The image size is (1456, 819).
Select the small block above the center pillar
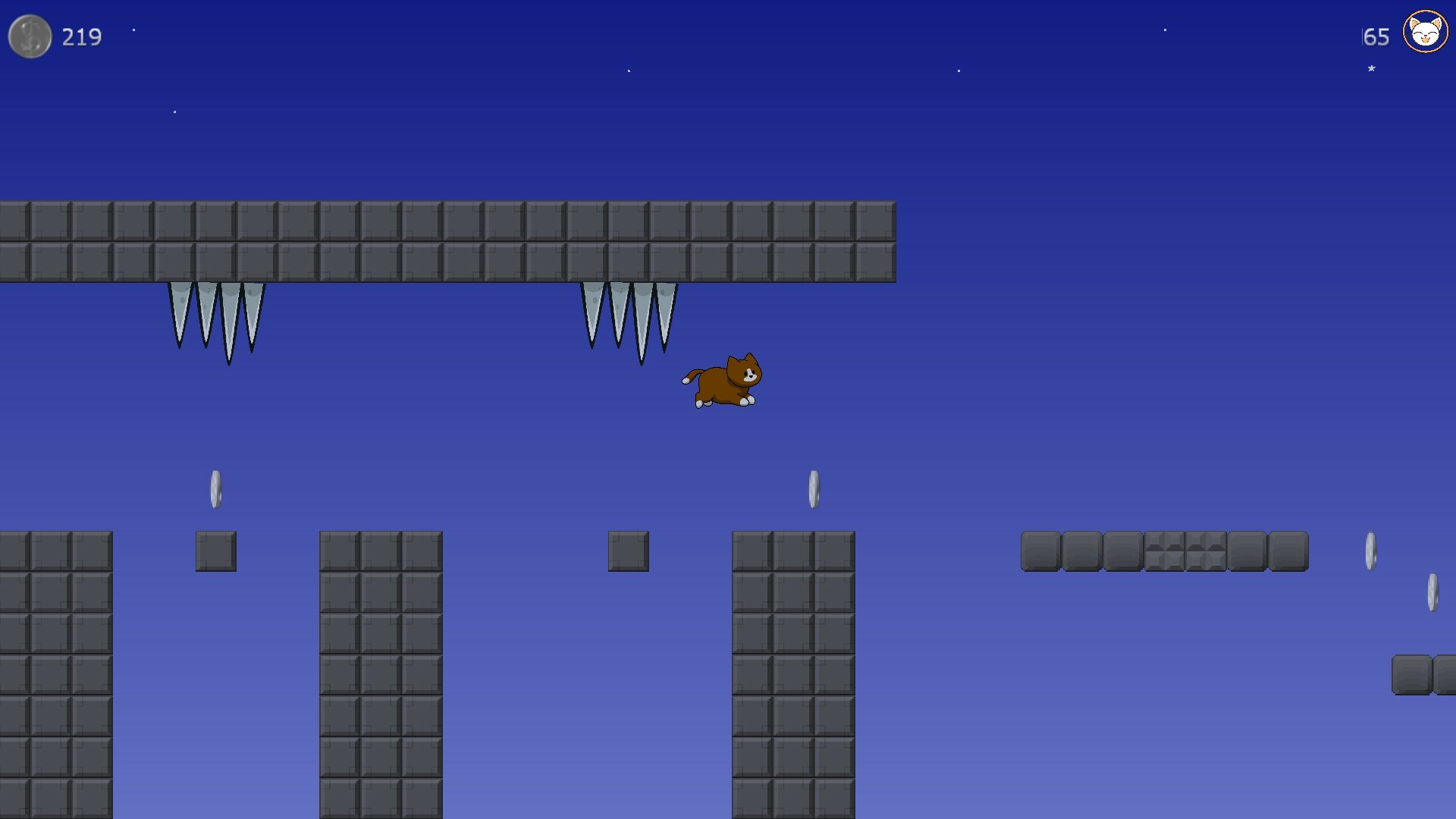pos(627,551)
